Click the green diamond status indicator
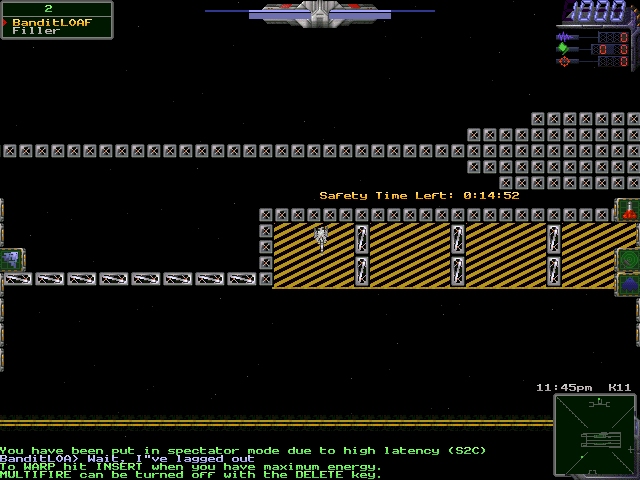Viewport: 640px width, 480px height. (x=563, y=48)
